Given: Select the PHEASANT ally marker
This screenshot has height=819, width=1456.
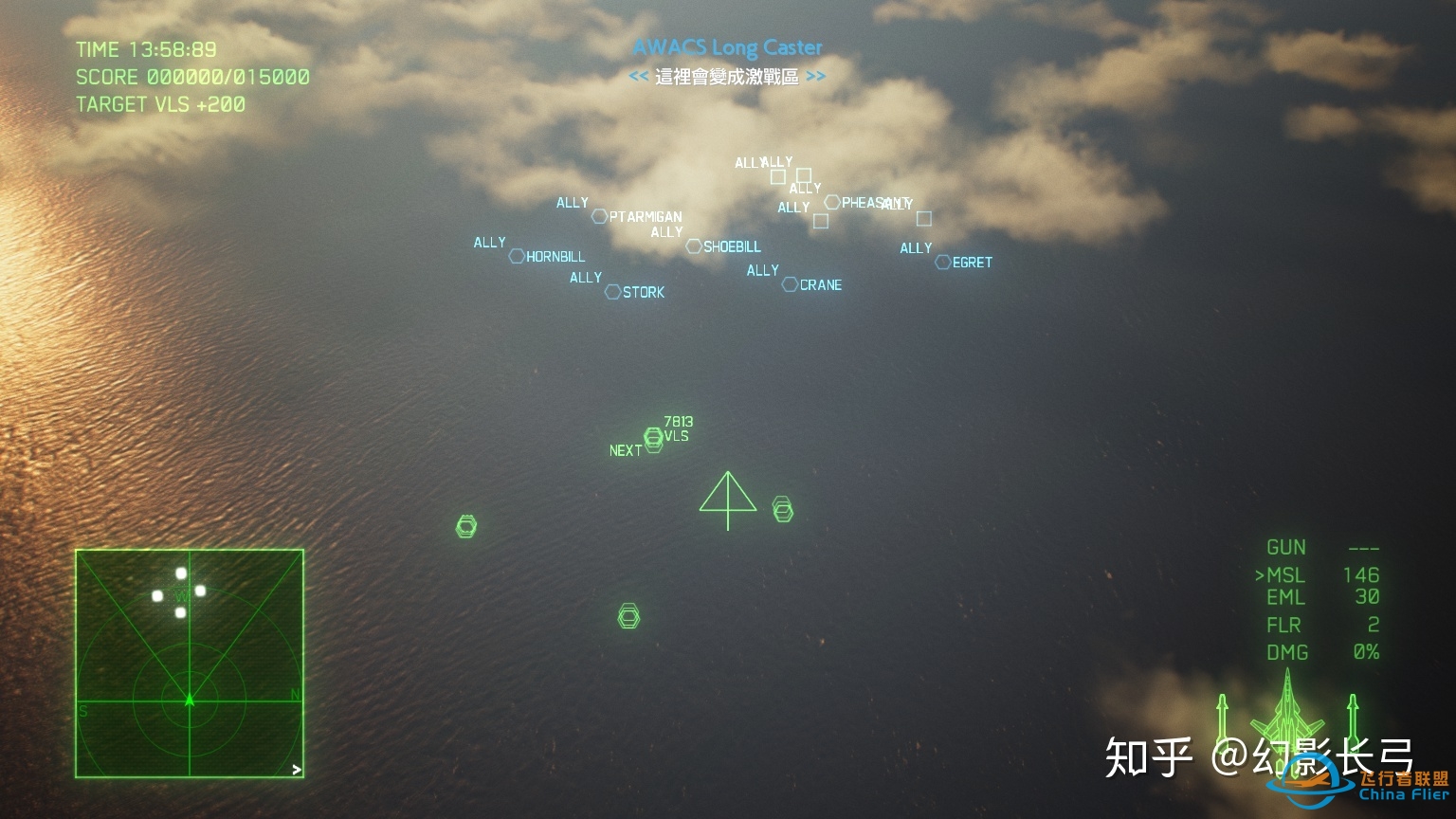Looking at the screenshot, I should coord(834,202).
